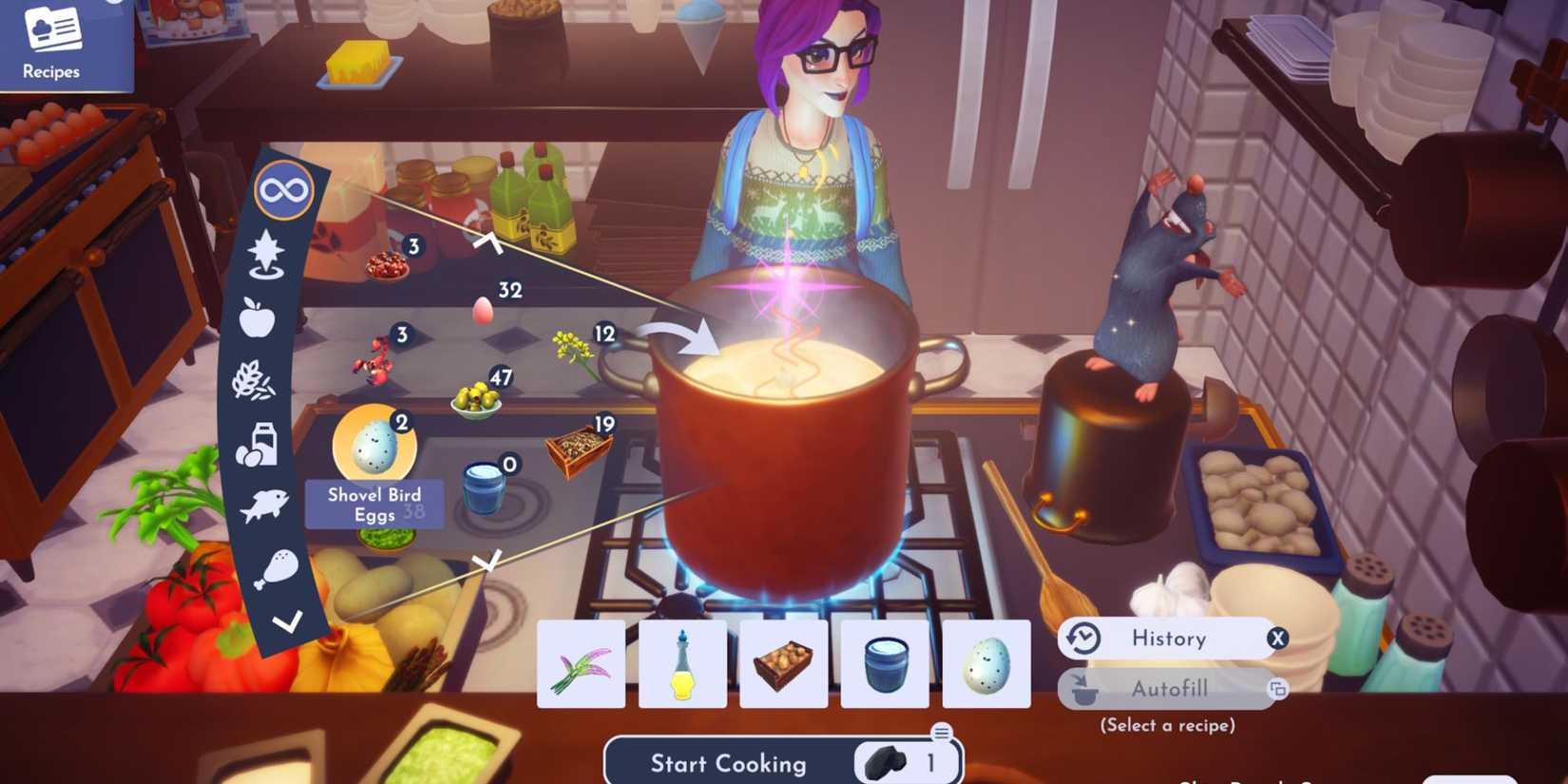
Task: Open the menu on the Start Cooking button
Action: [941, 732]
